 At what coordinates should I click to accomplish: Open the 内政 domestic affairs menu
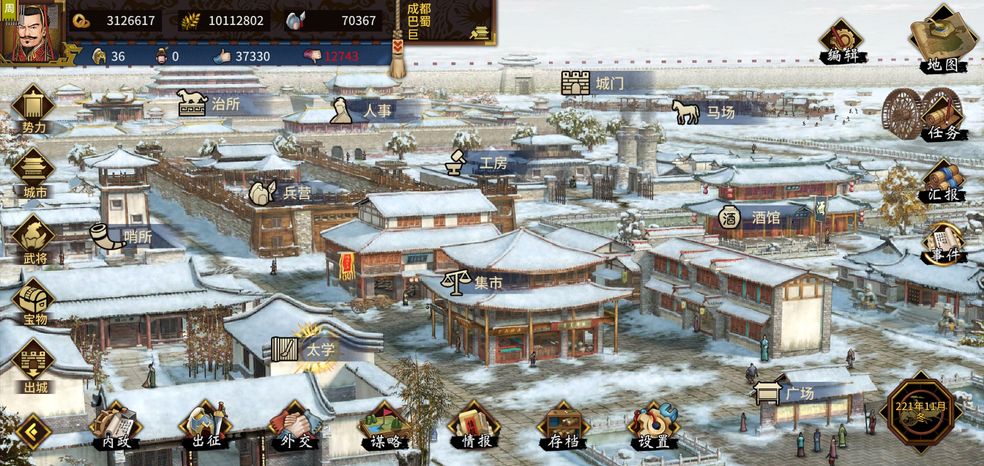click(112, 424)
